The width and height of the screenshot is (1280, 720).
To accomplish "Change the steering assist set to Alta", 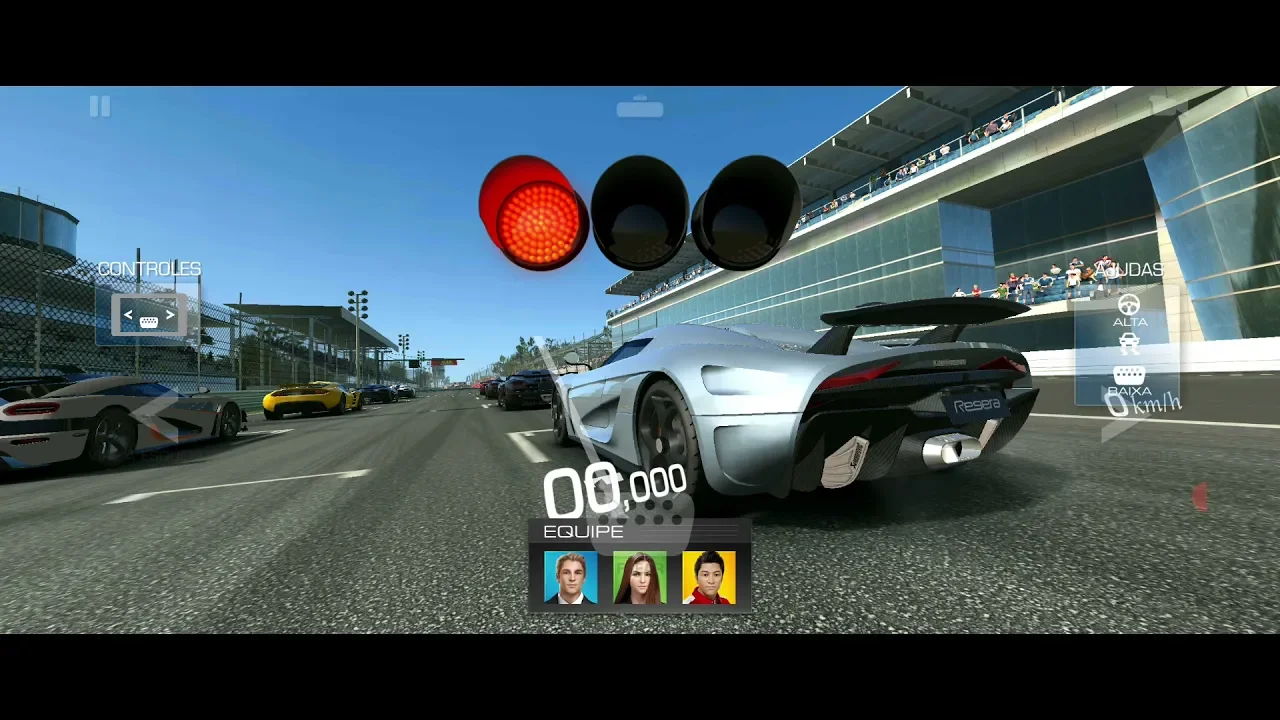I will [x=1129, y=309].
